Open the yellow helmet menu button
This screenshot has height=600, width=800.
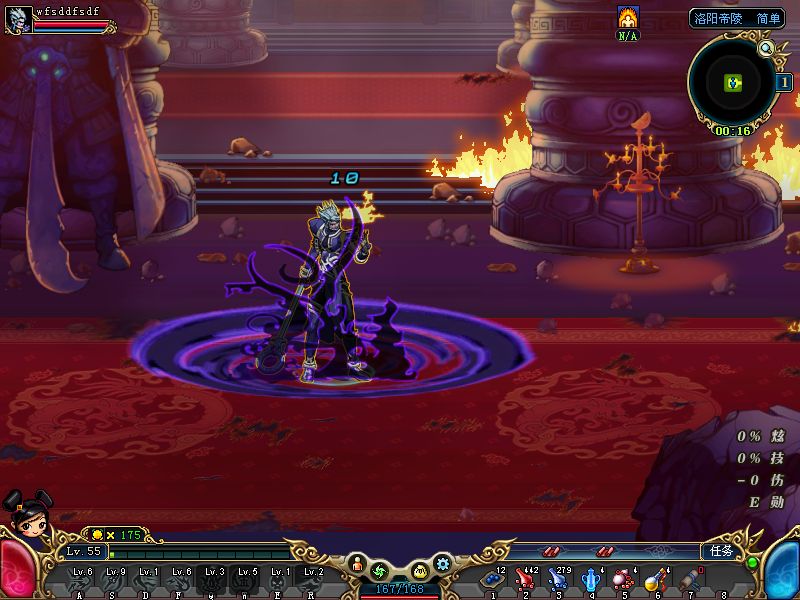(420, 571)
